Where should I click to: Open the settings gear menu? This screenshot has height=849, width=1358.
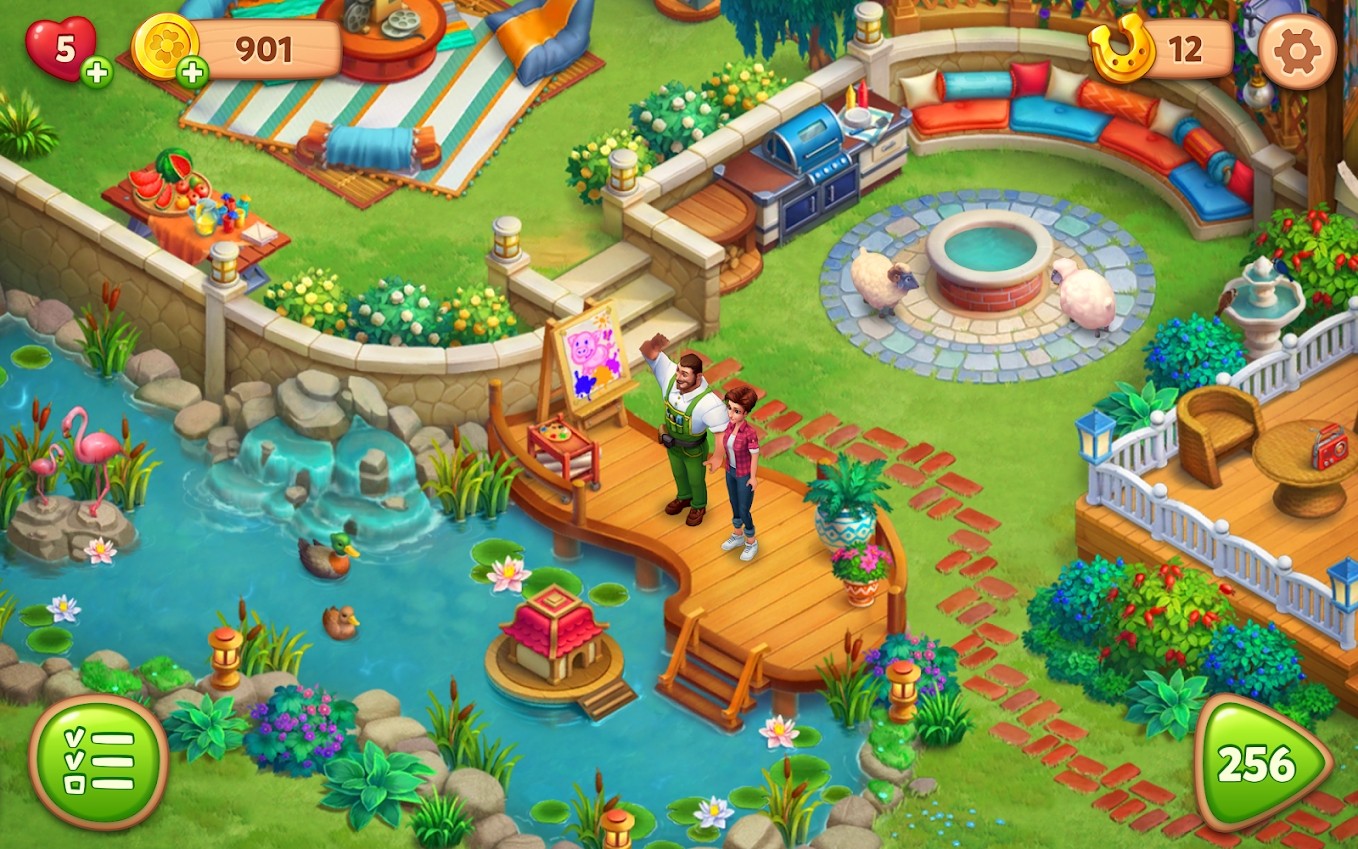click(1297, 51)
